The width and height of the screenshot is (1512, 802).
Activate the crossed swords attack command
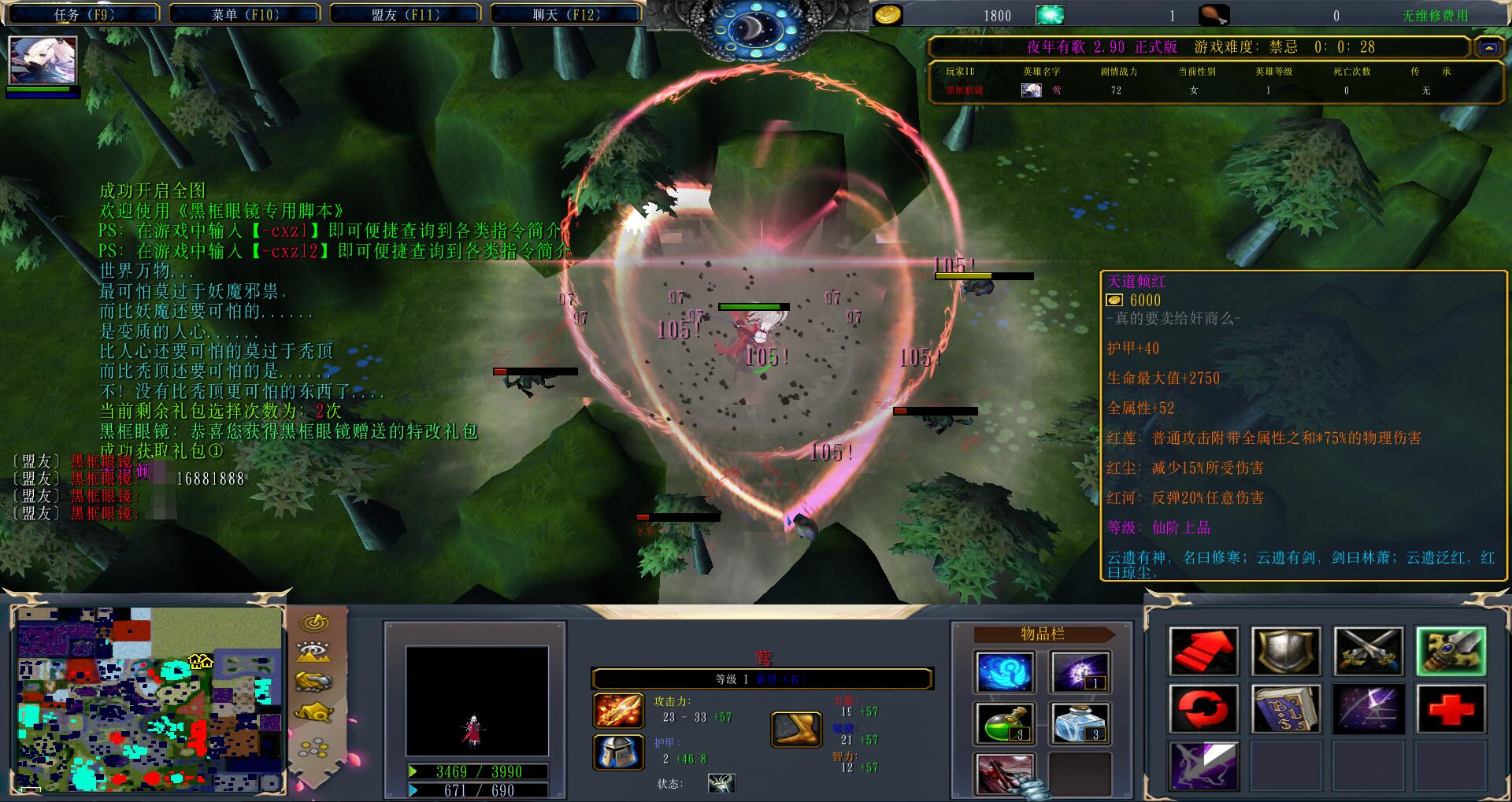[x=1368, y=652]
